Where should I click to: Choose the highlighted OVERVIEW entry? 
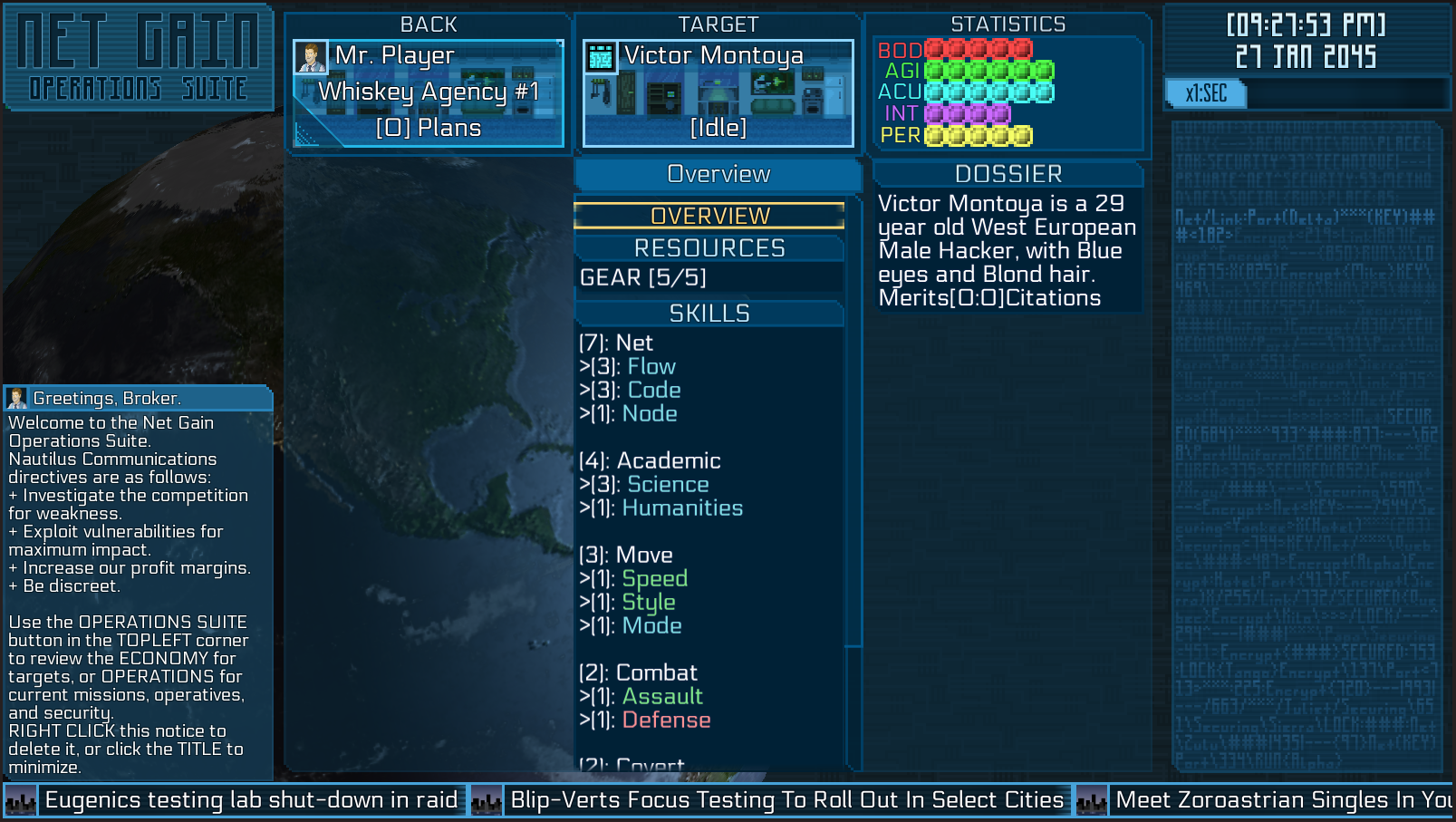(709, 216)
